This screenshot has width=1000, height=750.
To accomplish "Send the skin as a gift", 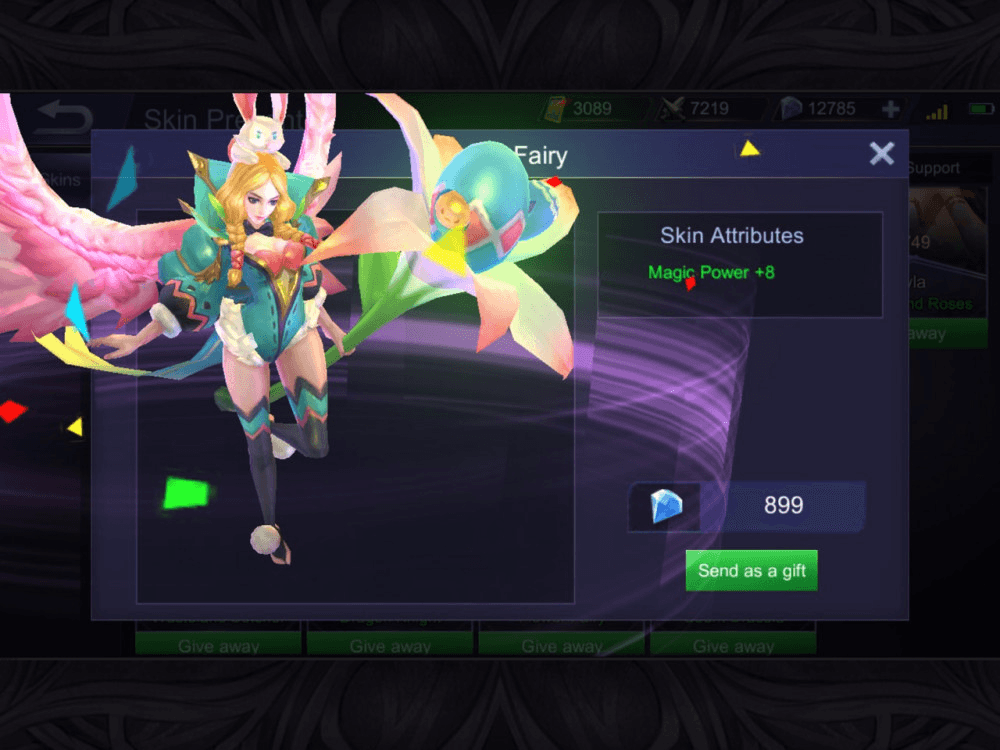I will 751,570.
